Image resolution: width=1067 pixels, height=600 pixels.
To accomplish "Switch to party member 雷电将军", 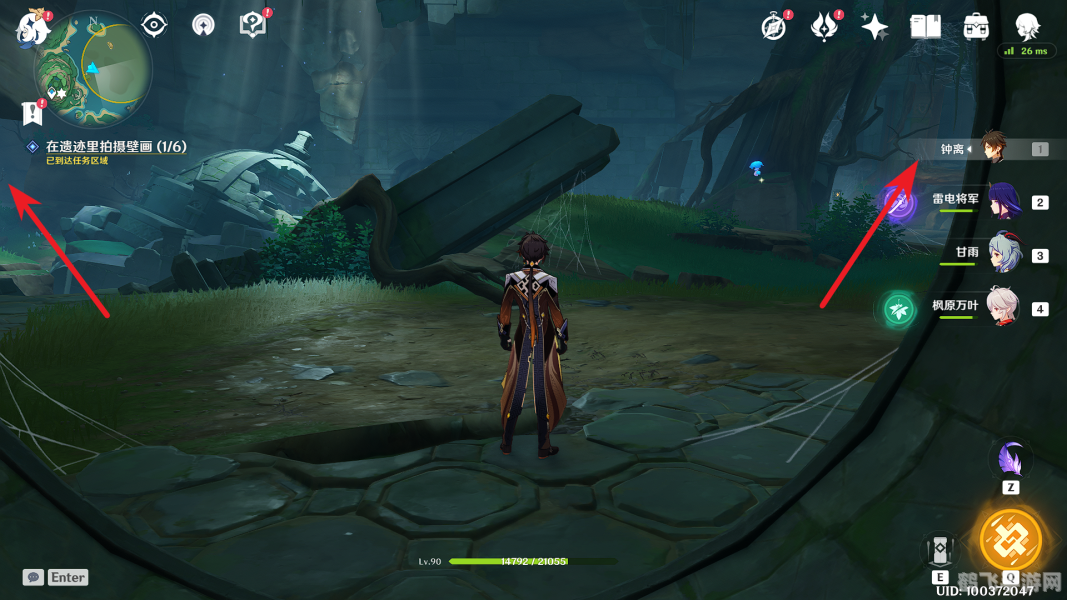I will (x=1003, y=202).
